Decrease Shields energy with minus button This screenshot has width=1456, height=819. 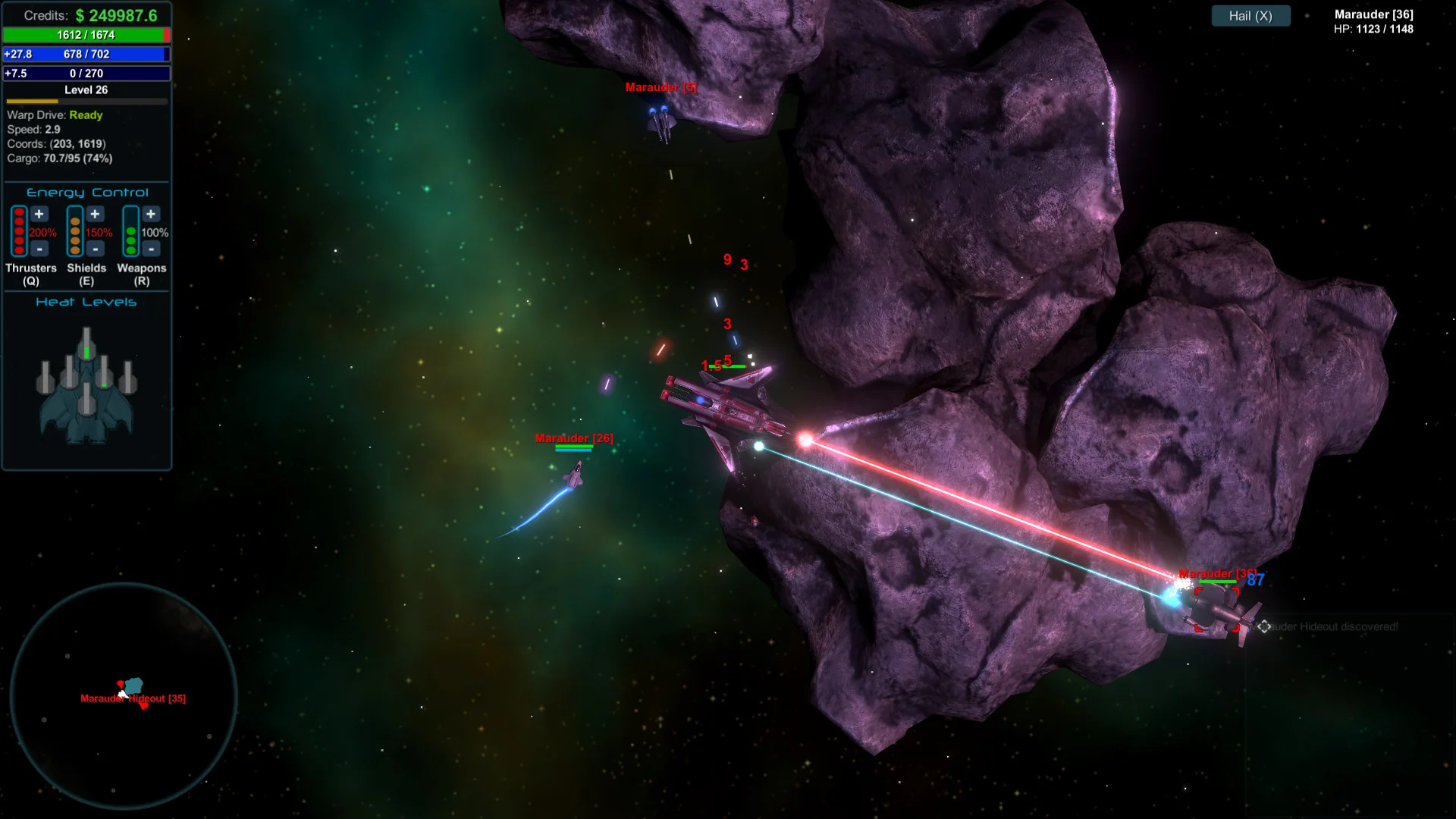95,249
